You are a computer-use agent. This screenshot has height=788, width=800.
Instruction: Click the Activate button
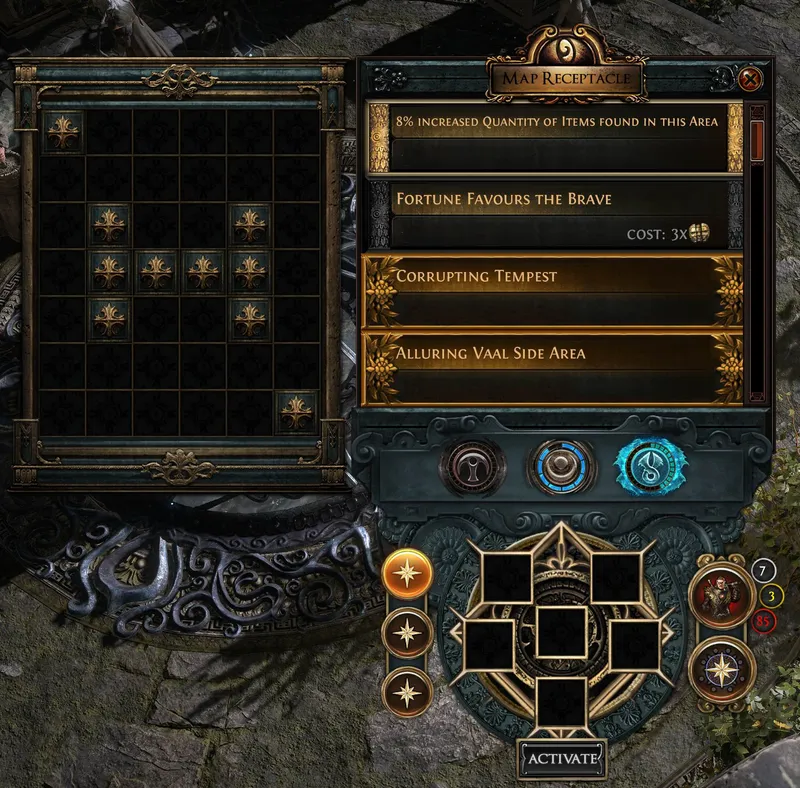(562, 757)
